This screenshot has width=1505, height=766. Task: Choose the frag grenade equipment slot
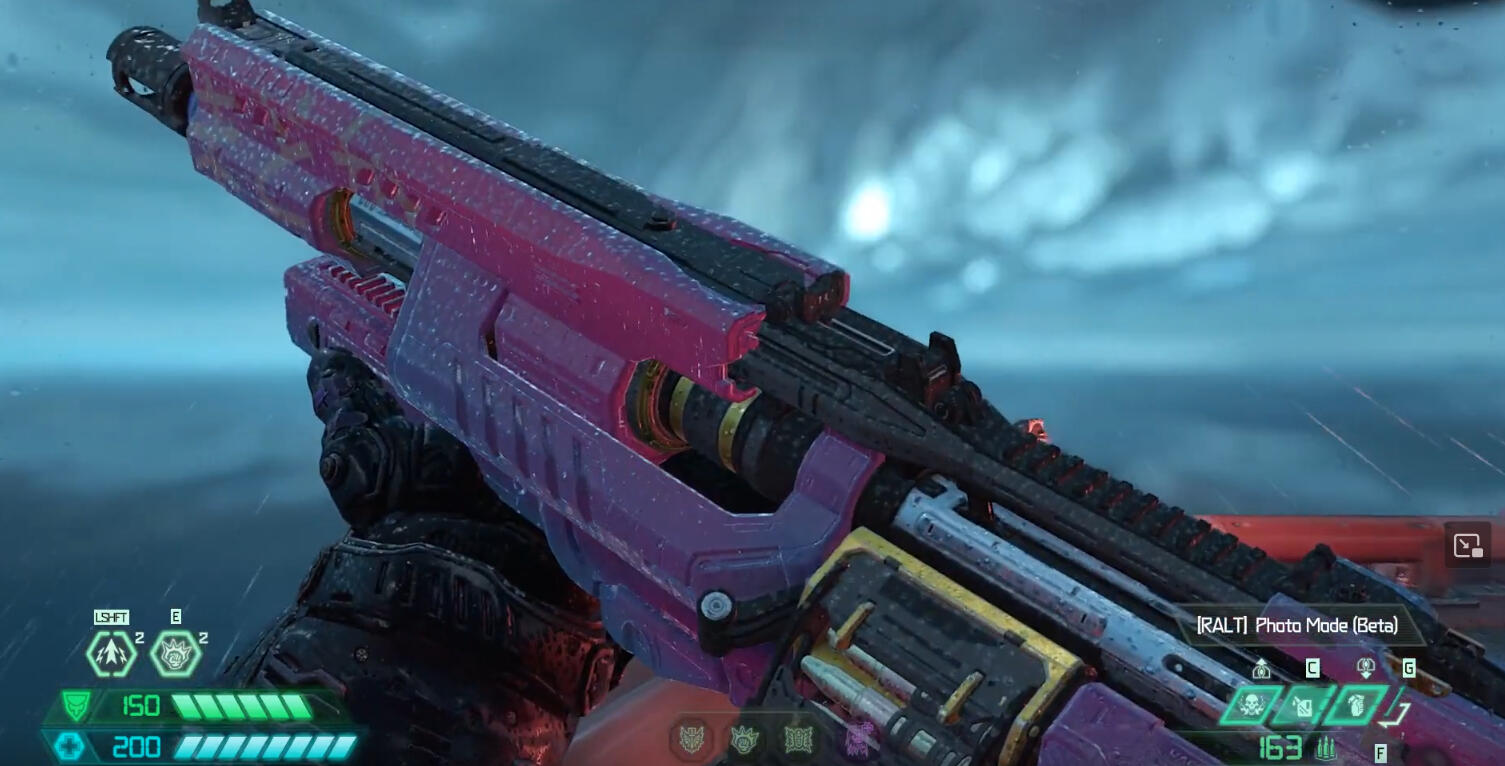(1357, 706)
